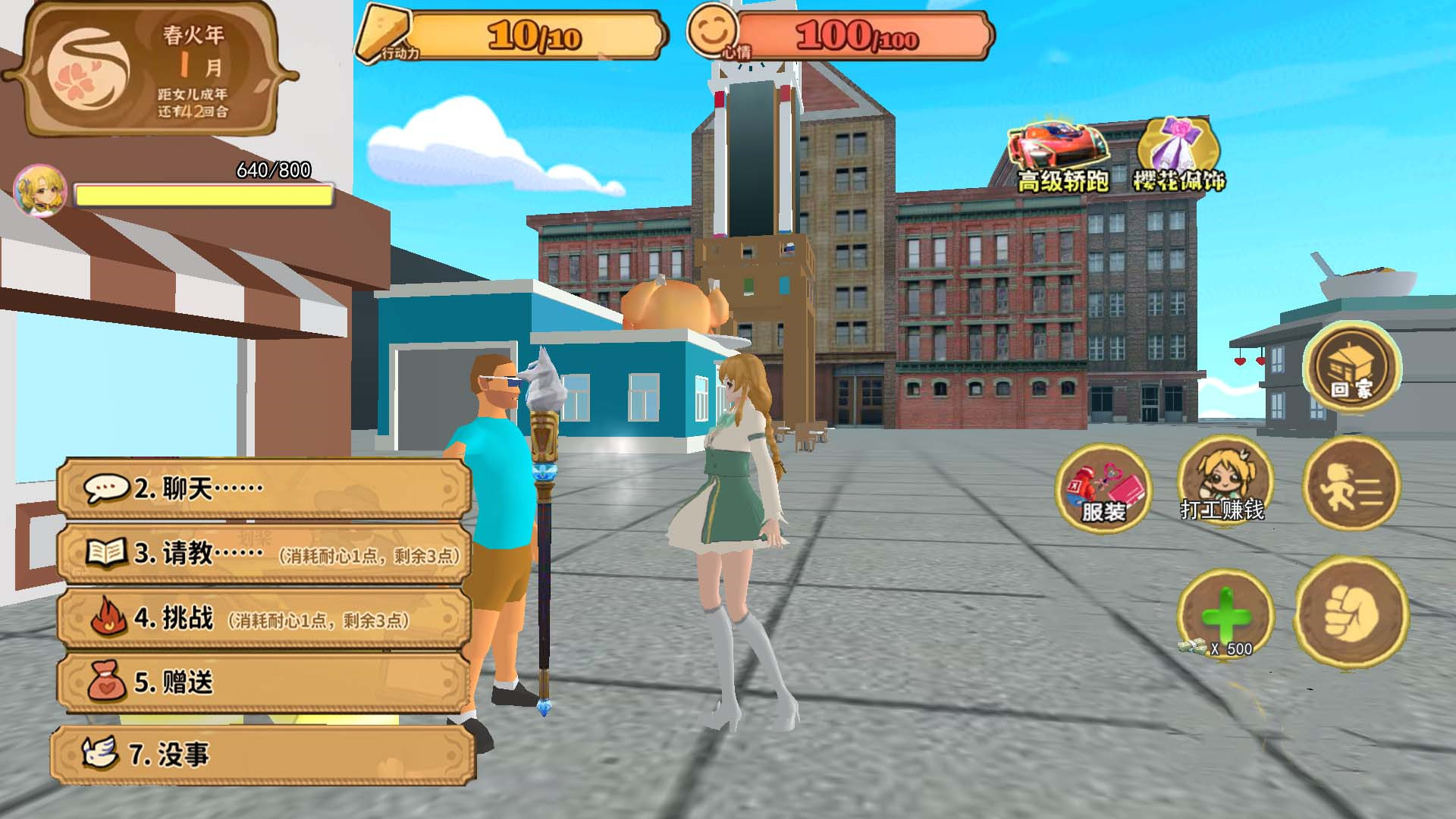Pick the 挑战 challenge option
This screenshot has height=819, width=1456.
pyautogui.click(x=263, y=619)
